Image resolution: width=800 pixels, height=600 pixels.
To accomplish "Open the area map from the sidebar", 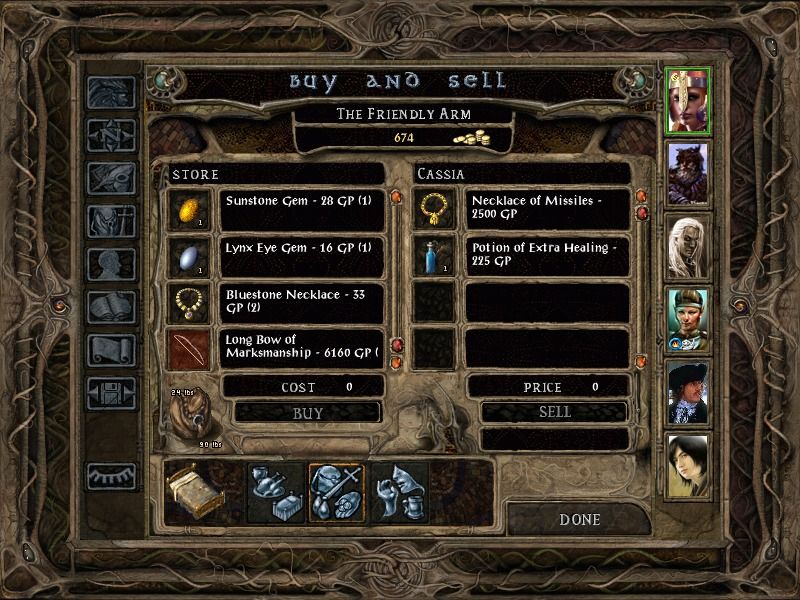I will (x=111, y=134).
